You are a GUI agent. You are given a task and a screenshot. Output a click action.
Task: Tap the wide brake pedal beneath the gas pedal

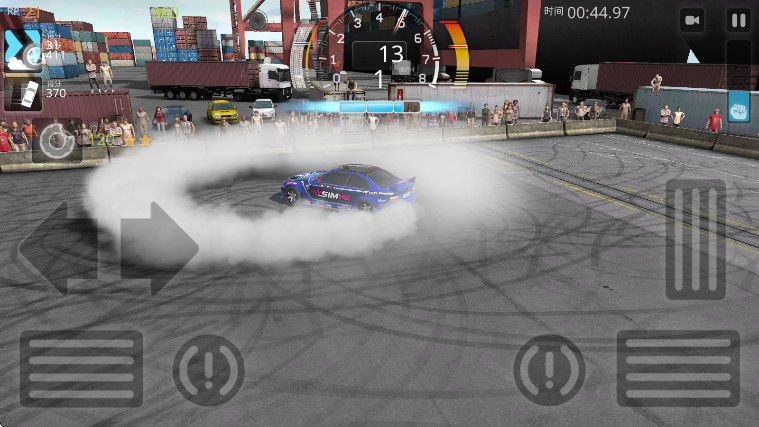[678, 368]
